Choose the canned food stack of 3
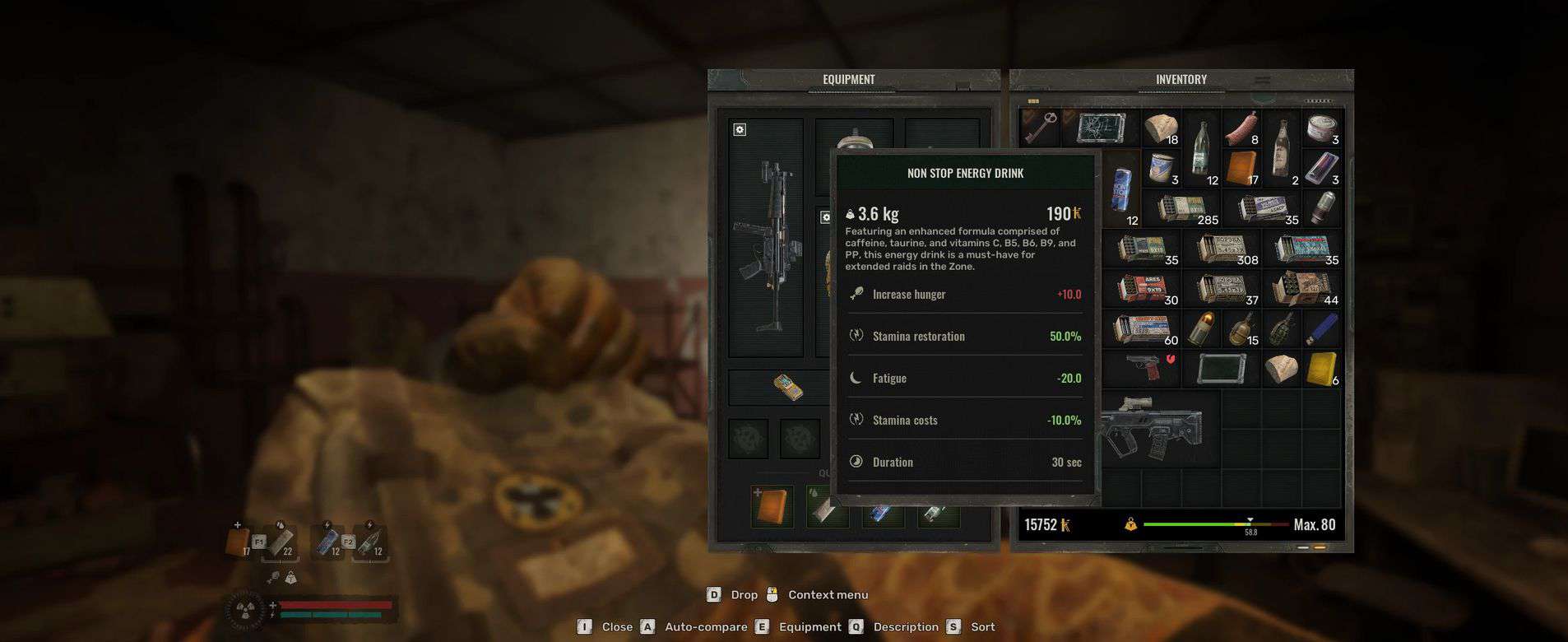1568x642 pixels. pos(1321,128)
